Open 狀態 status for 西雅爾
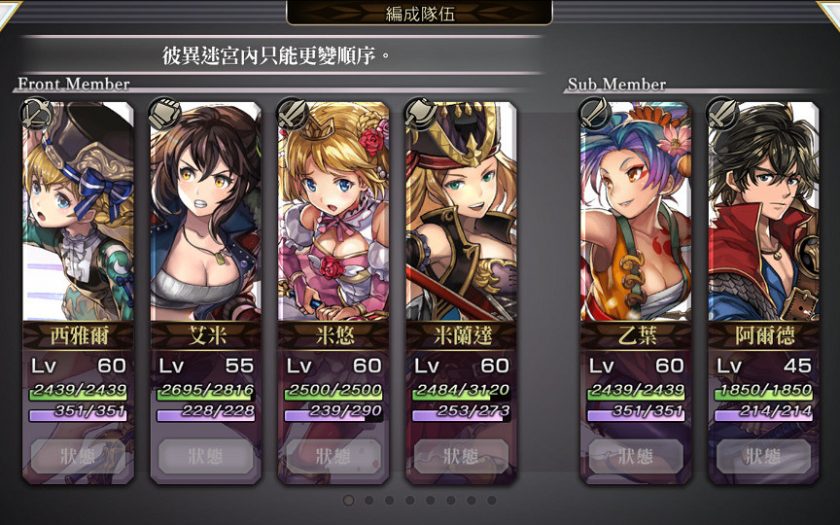This screenshot has width=840, height=525. pyautogui.click(x=77, y=457)
